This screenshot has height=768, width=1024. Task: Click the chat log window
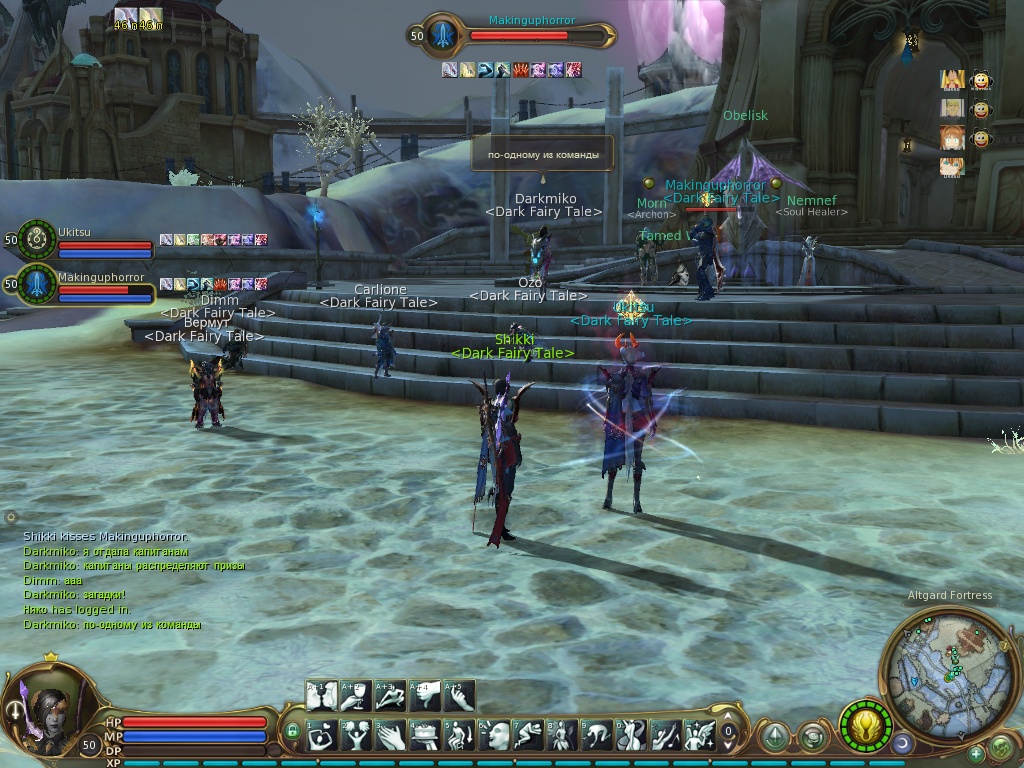tap(130, 580)
